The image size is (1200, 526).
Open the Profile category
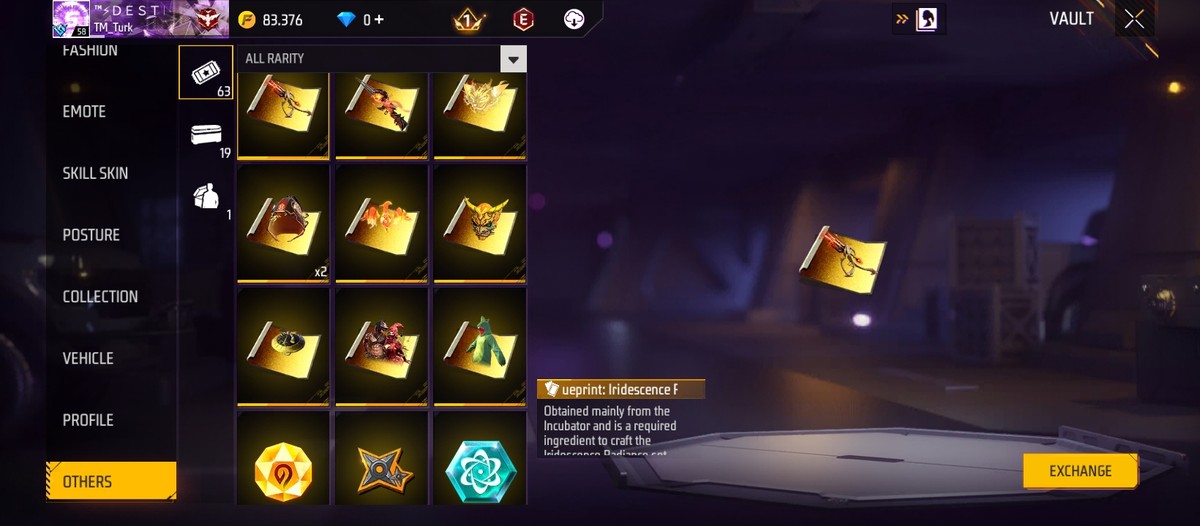[x=88, y=420]
